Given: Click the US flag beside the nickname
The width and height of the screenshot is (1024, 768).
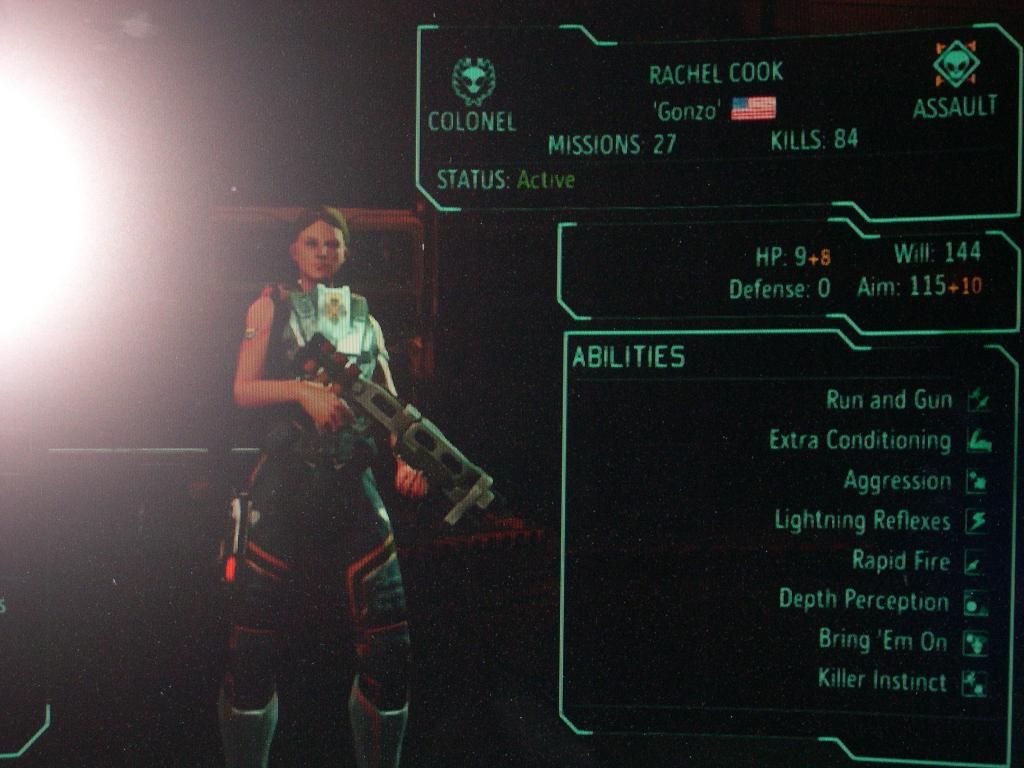Looking at the screenshot, I should [x=753, y=109].
